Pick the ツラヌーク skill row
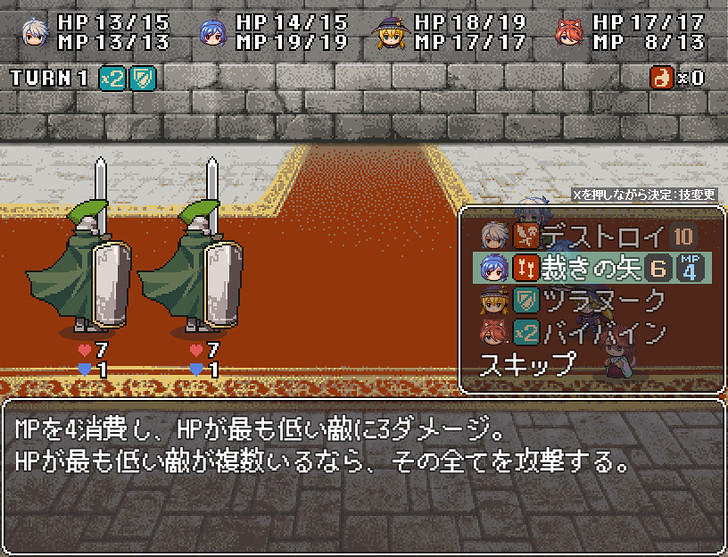This screenshot has width=728, height=557. (x=602, y=300)
